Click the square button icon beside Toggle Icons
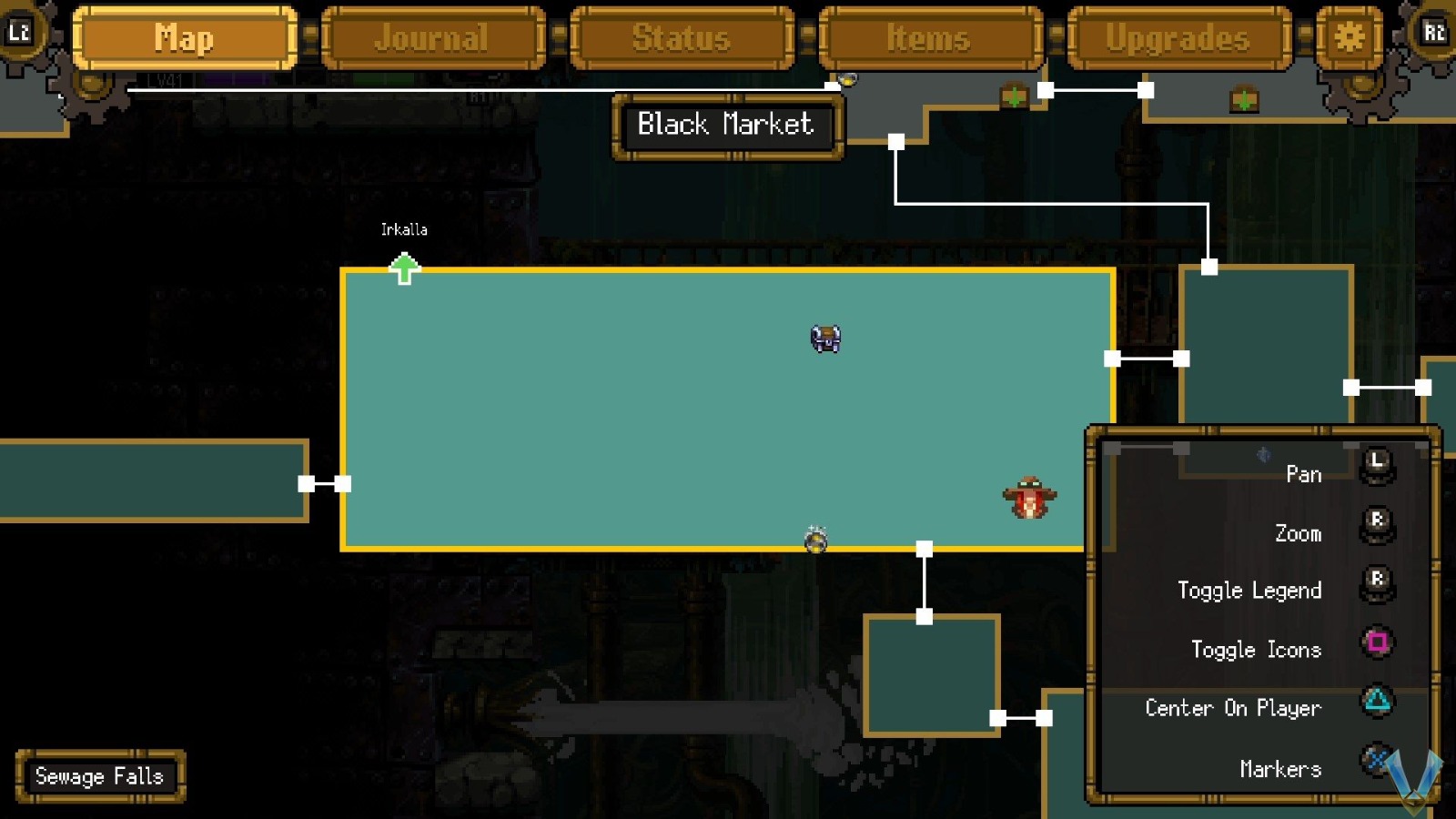 (1377, 642)
